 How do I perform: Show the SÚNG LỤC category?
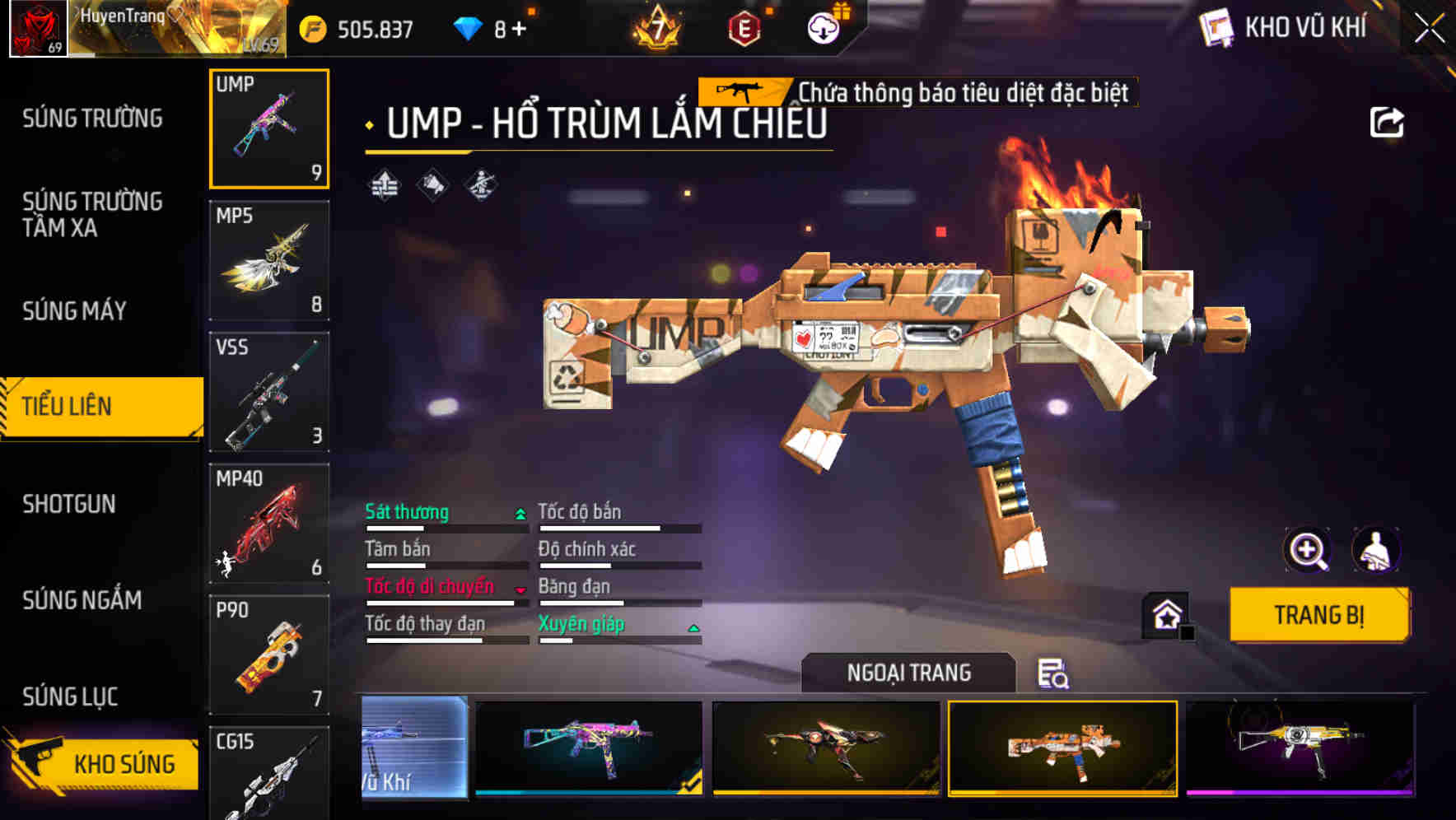[x=70, y=697]
